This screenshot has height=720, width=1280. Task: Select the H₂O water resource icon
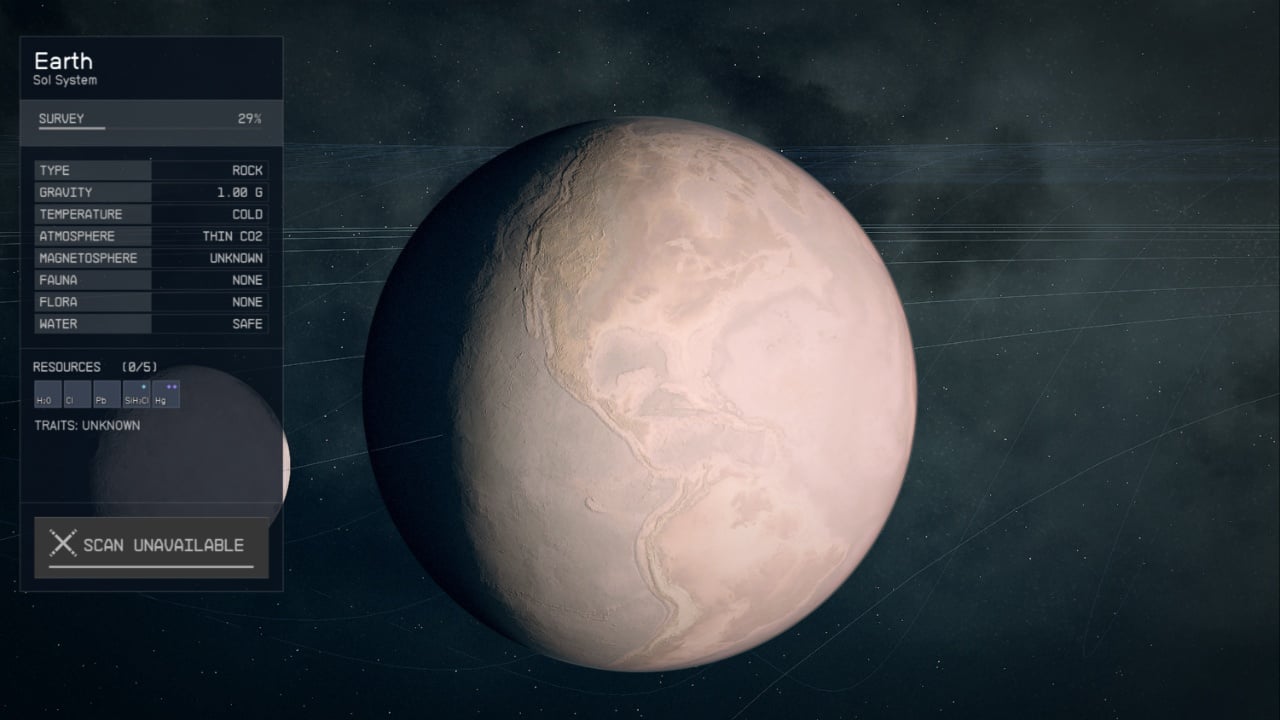click(x=47, y=392)
